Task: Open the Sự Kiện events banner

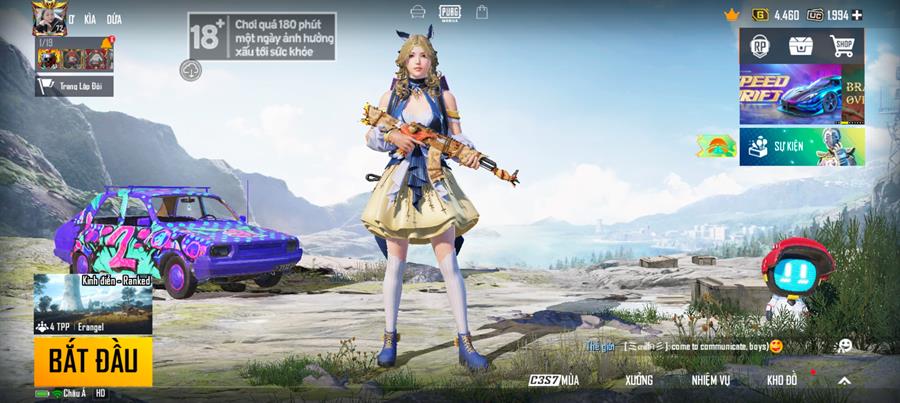Action: [801, 146]
